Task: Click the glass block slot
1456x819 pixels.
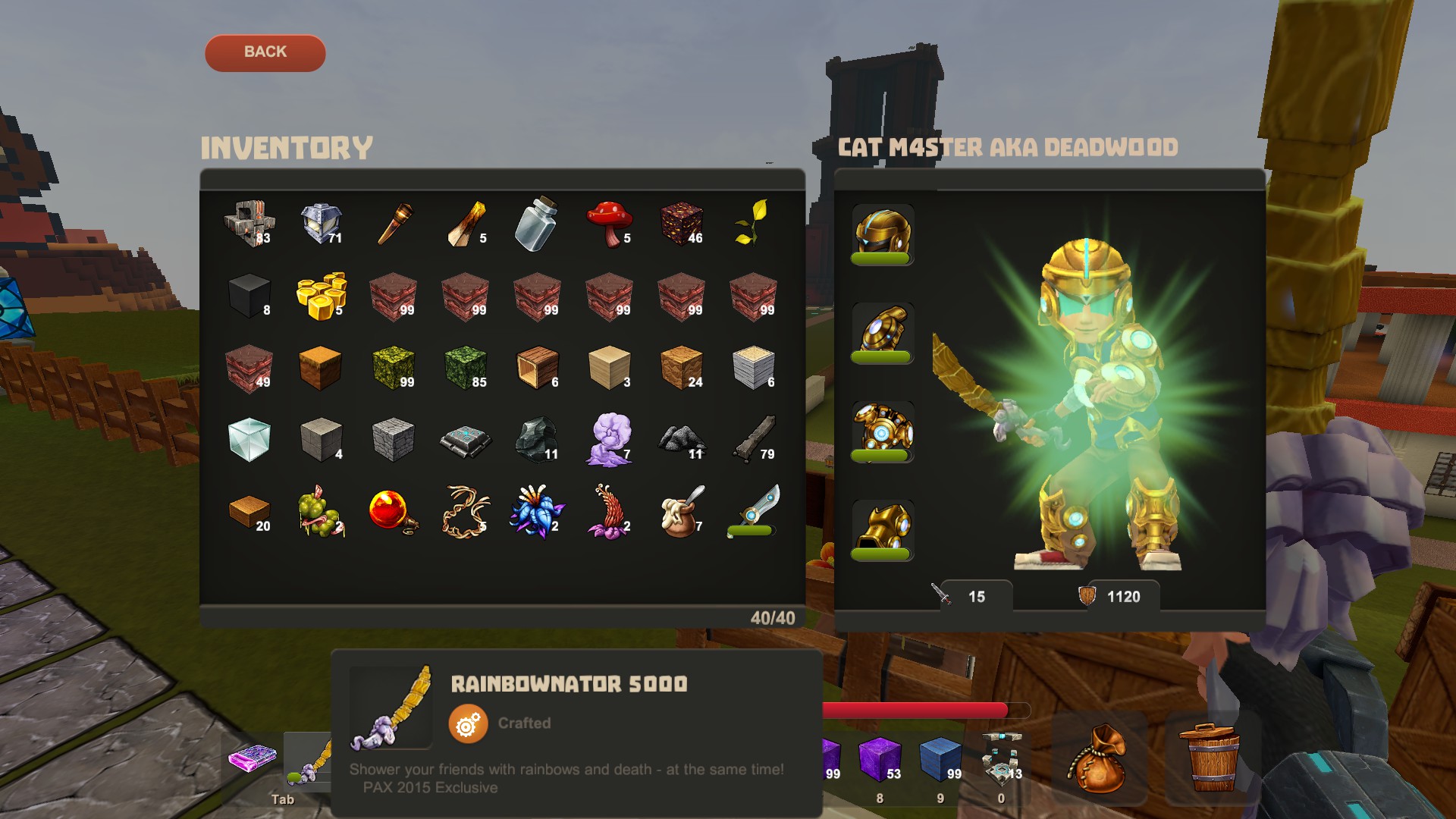Action: 249,439
